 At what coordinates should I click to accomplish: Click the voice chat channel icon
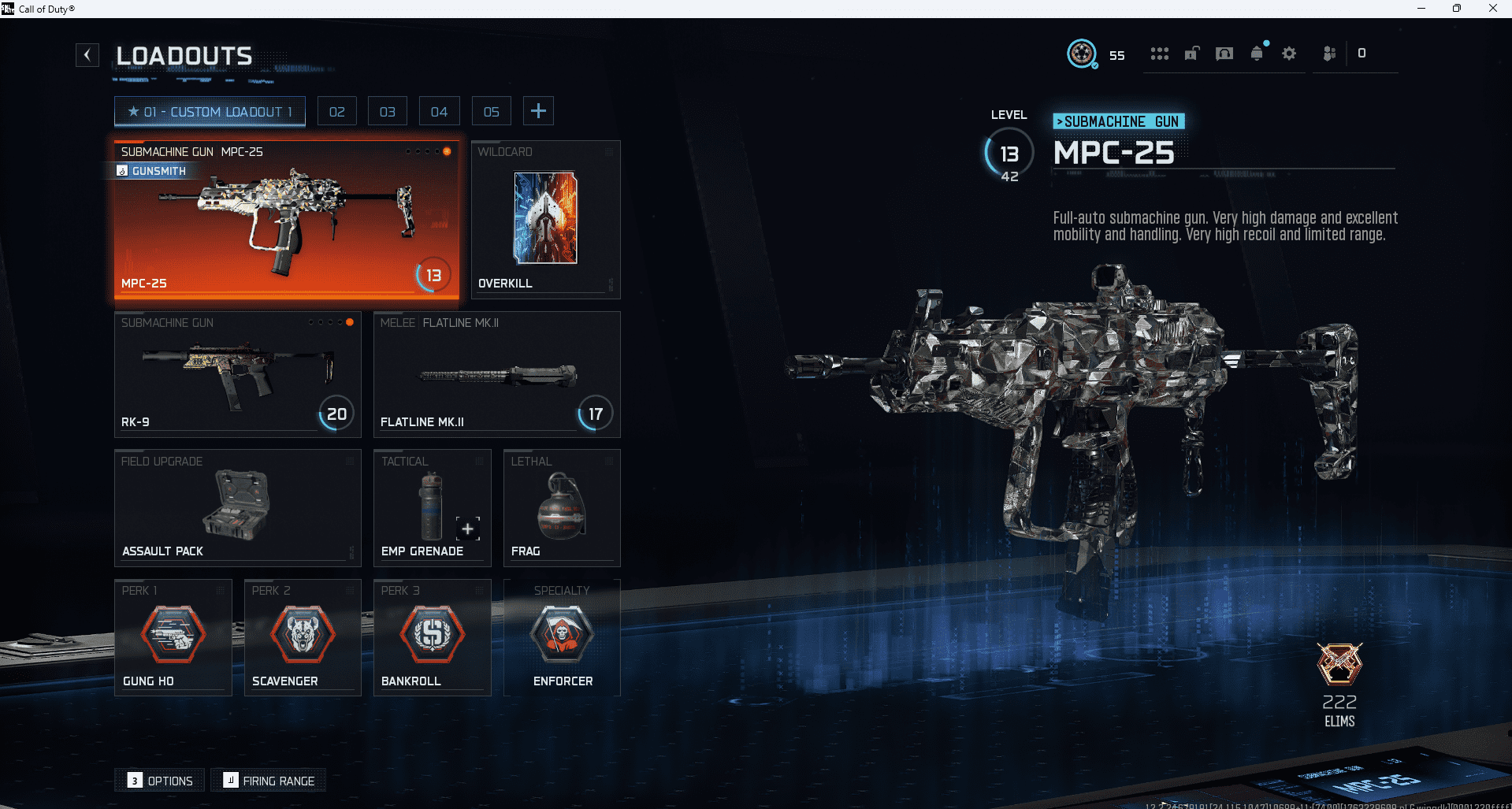[1224, 53]
